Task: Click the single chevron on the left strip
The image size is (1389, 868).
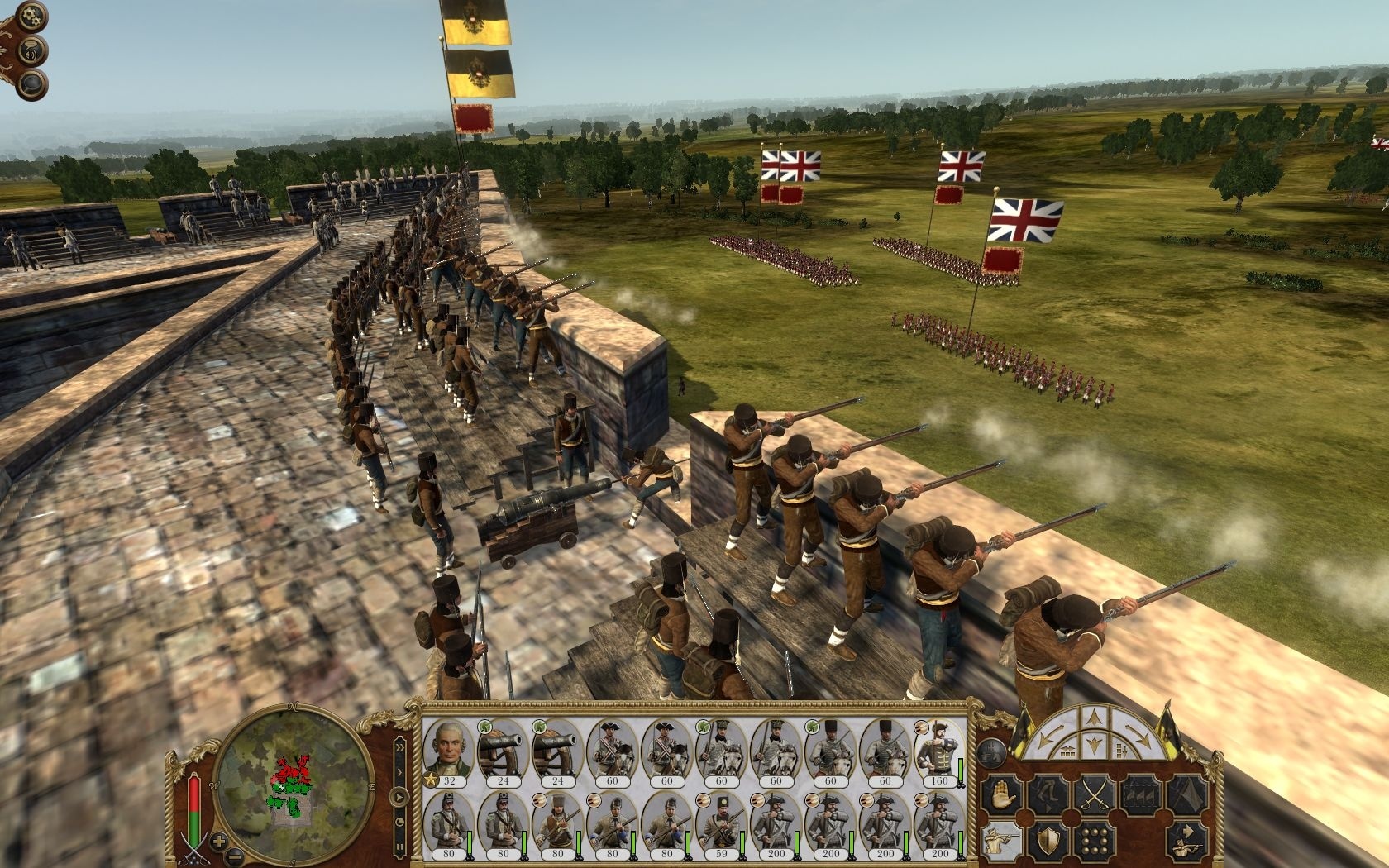Action: (x=399, y=771)
